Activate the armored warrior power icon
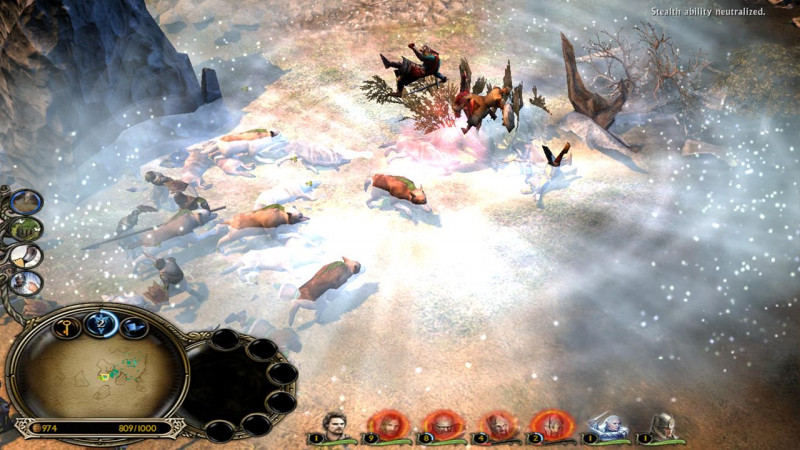The width and height of the screenshot is (800, 450). coord(26,283)
